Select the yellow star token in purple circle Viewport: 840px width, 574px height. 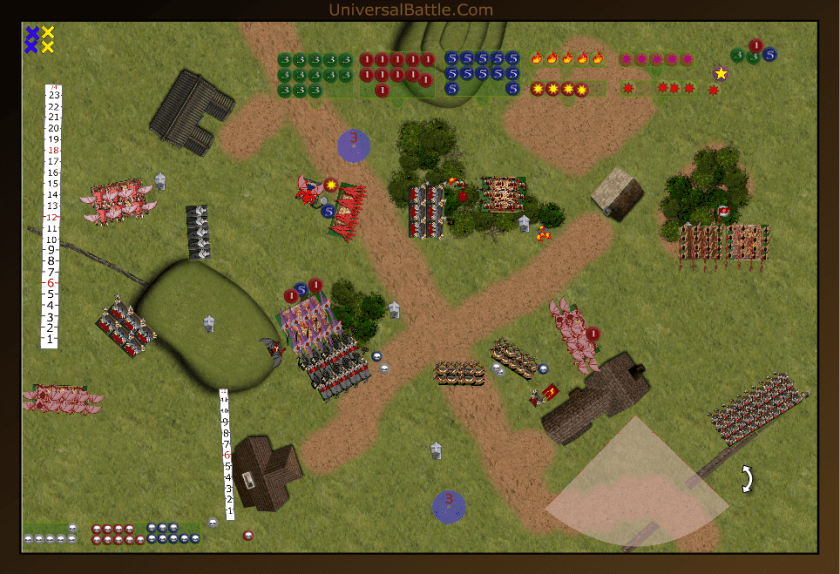[x=721, y=73]
